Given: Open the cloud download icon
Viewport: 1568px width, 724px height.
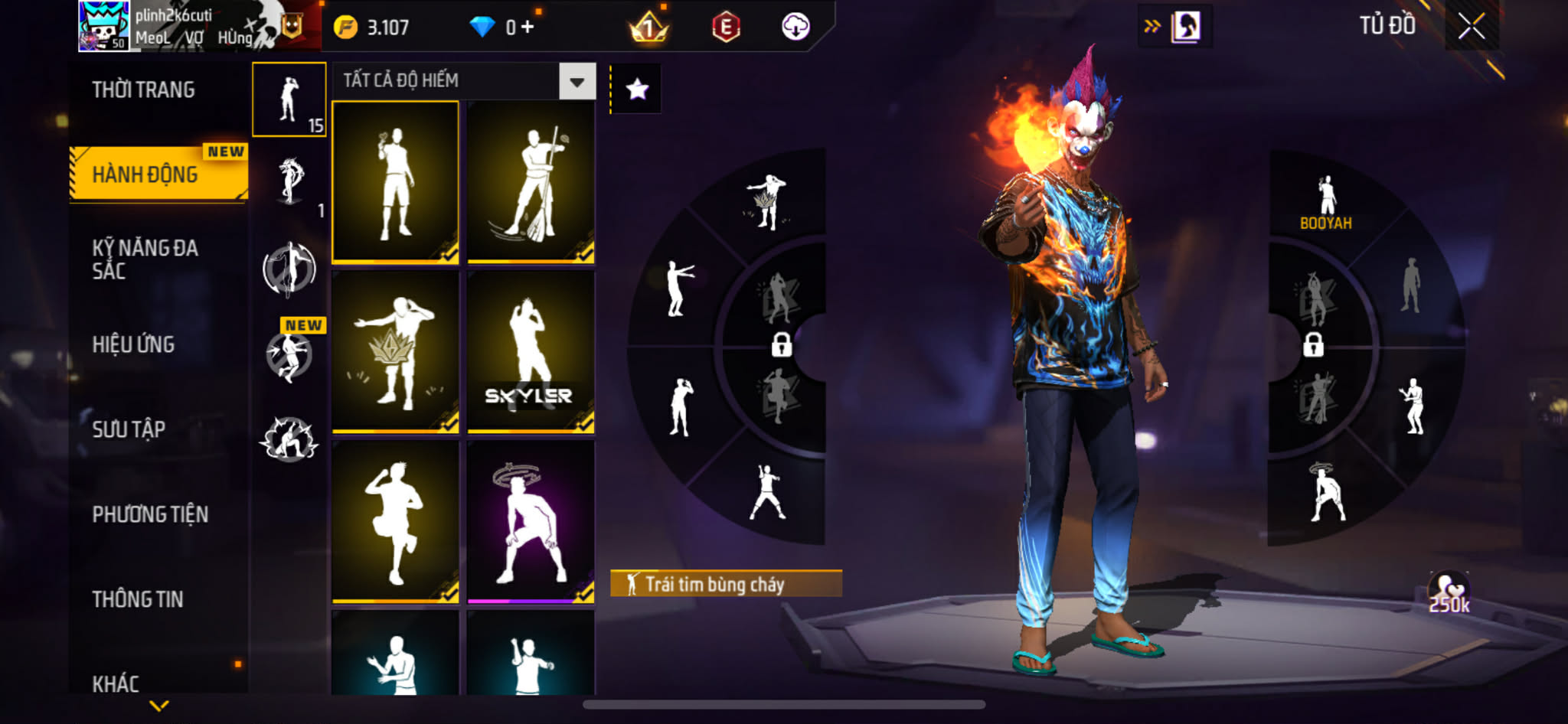Looking at the screenshot, I should [795, 28].
